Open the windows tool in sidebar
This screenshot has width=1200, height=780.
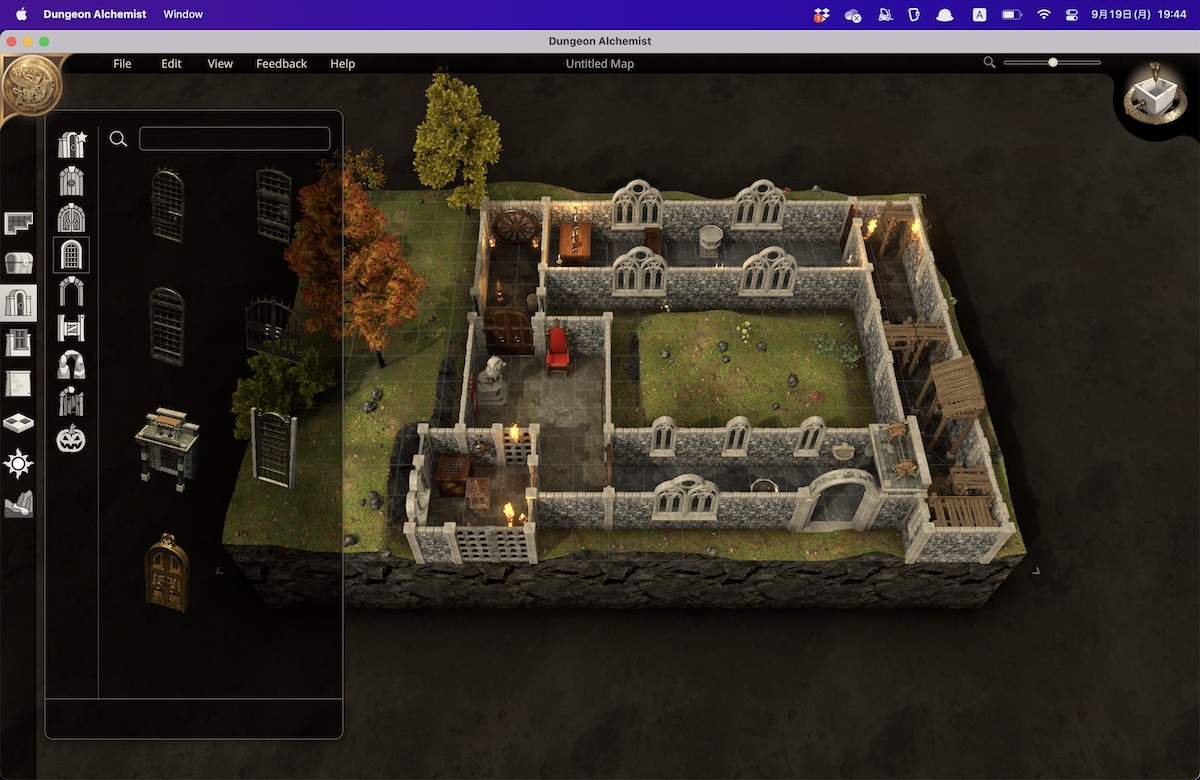click(x=19, y=343)
